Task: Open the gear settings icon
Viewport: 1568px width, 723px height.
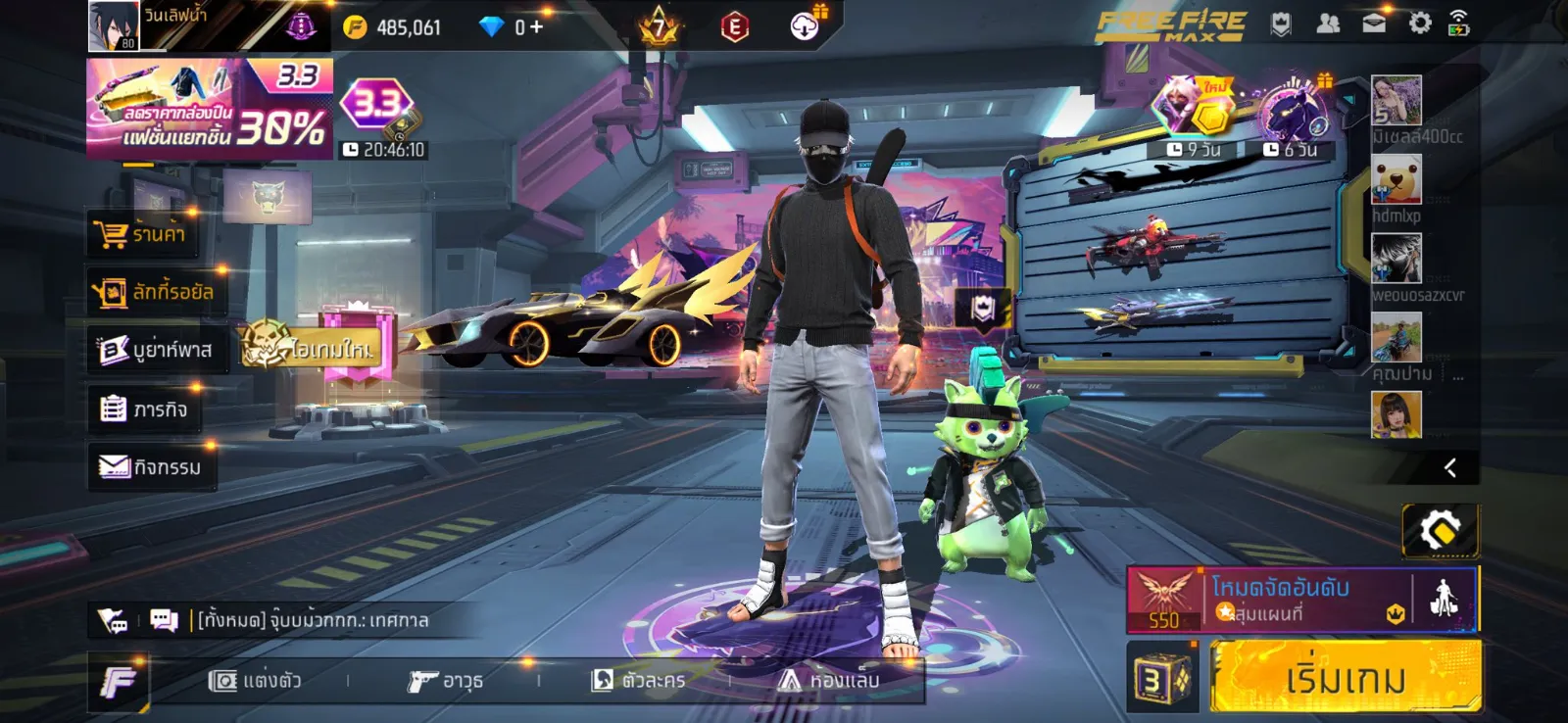Action: (x=1419, y=24)
